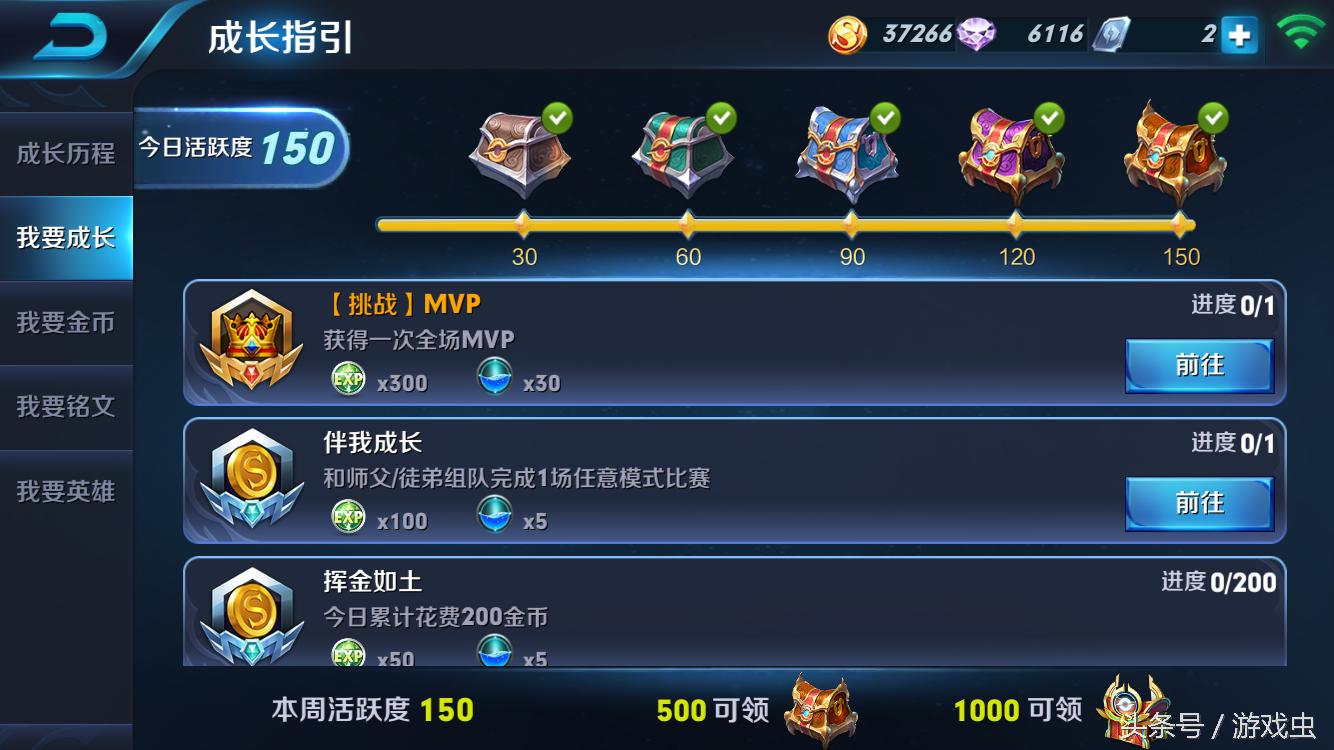Expand currency purchase with the blue plus button

[1240, 33]
